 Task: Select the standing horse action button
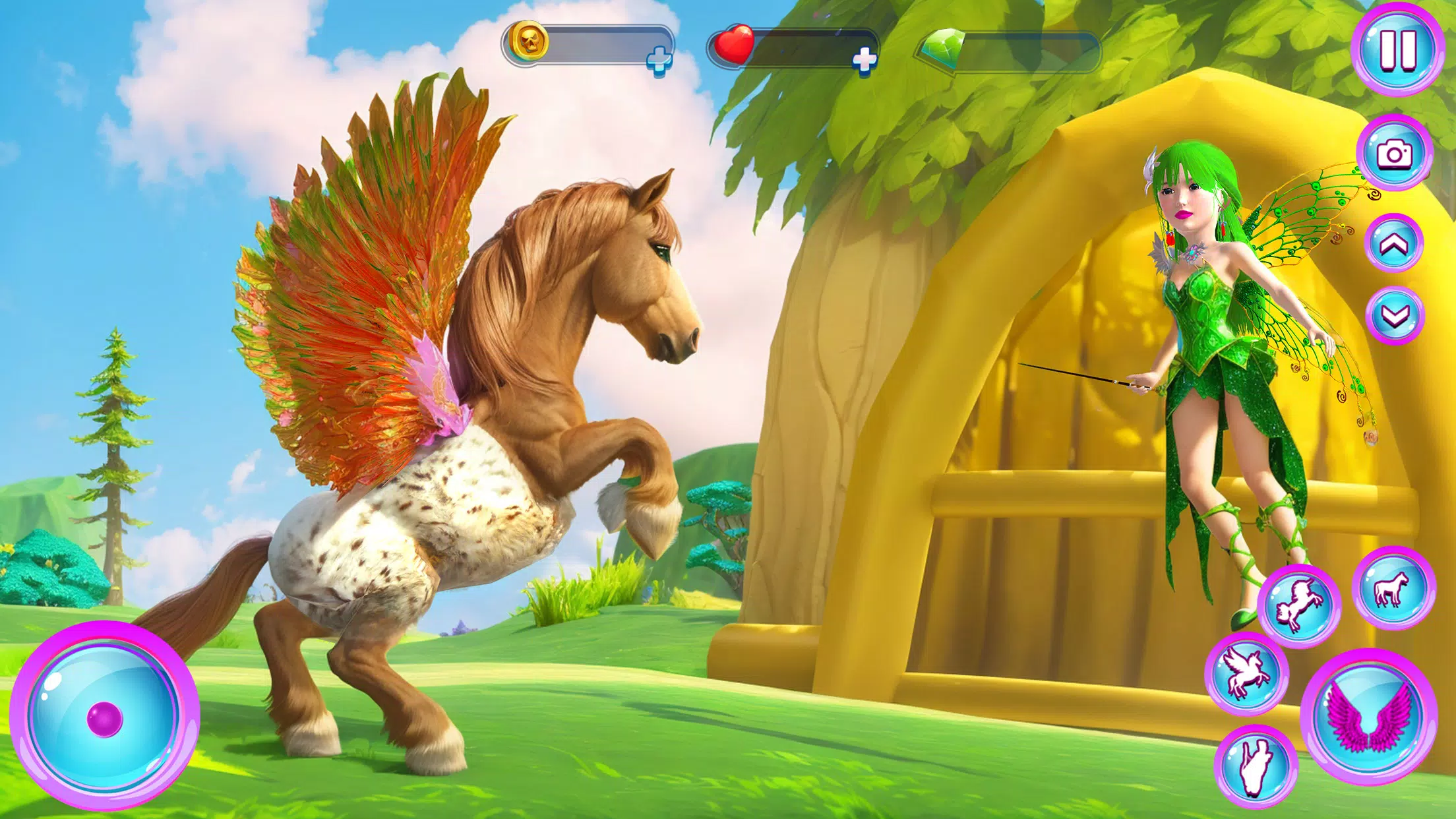(x=1393, y=588)
